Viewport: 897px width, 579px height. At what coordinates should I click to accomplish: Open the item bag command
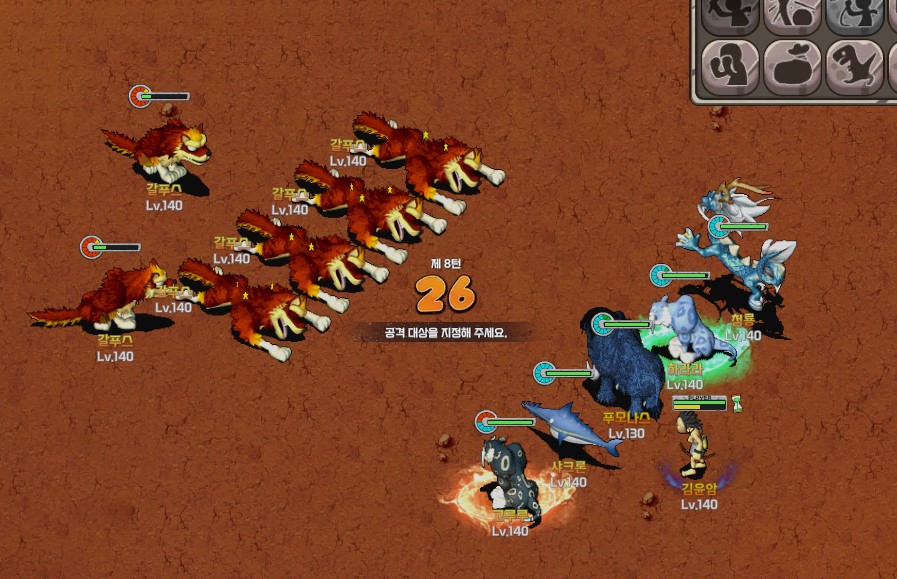pos(793,67)
